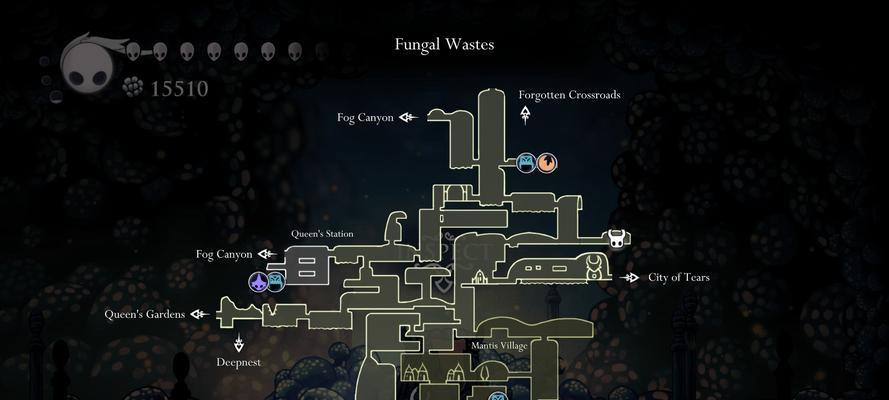
Task: Click the blue bench pin beside purple pin
Action: (278, 282)
